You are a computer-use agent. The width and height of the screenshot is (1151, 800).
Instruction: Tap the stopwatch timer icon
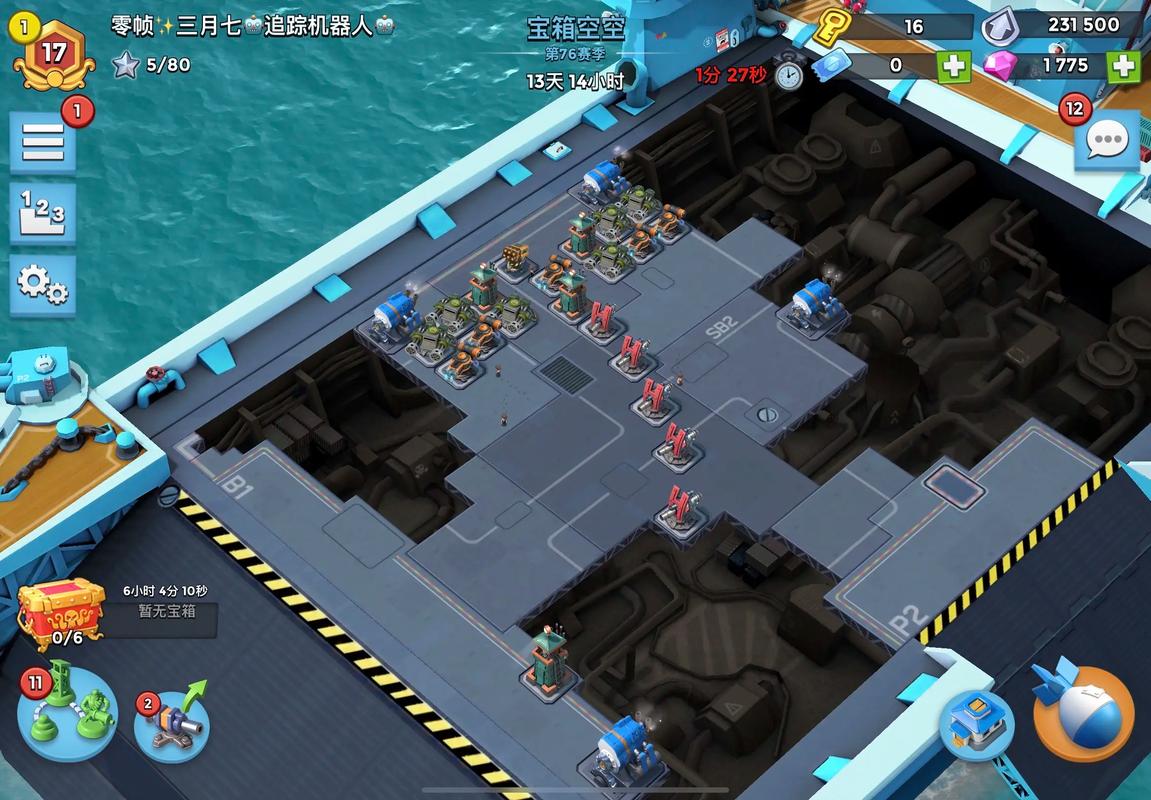(x=789, y=72)
